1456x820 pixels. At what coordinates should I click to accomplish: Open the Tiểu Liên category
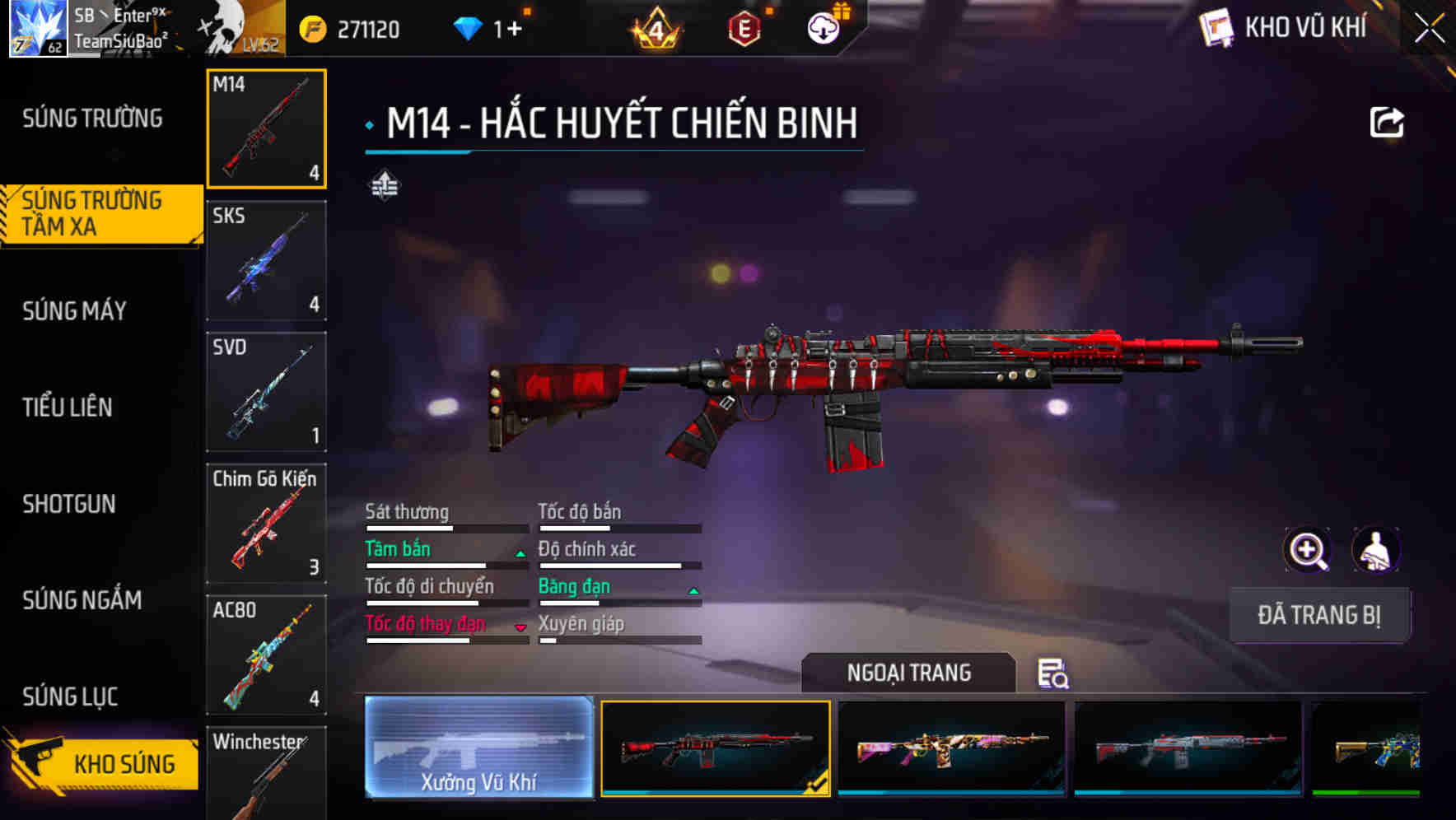click(68, 407)
